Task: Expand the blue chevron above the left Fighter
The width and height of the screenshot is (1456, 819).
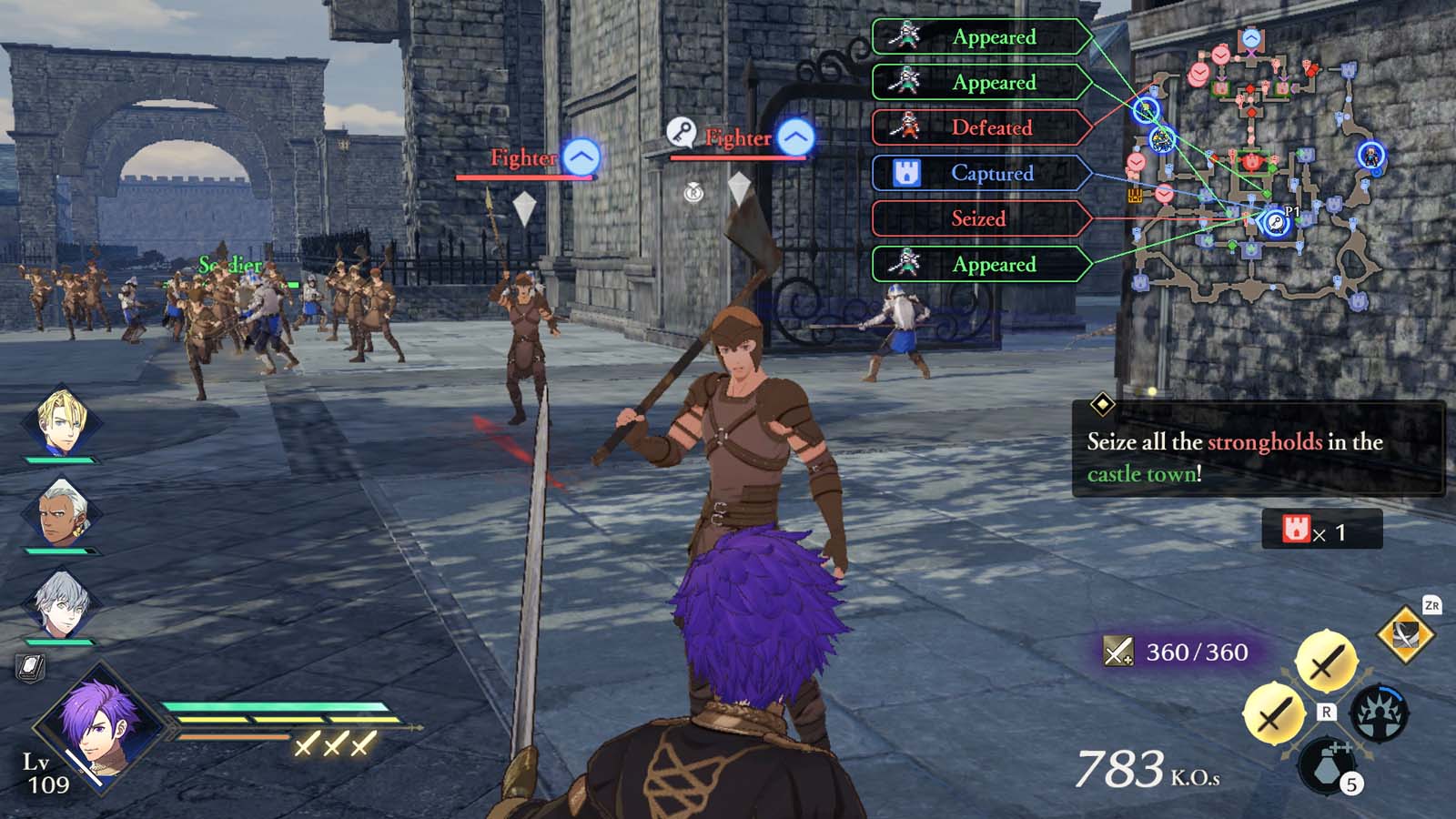Action: pos(579,157)
